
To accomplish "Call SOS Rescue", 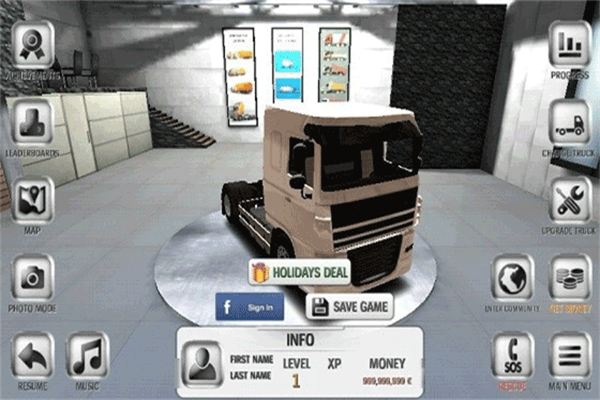I will pyautogui.click(x=514, y=355).
